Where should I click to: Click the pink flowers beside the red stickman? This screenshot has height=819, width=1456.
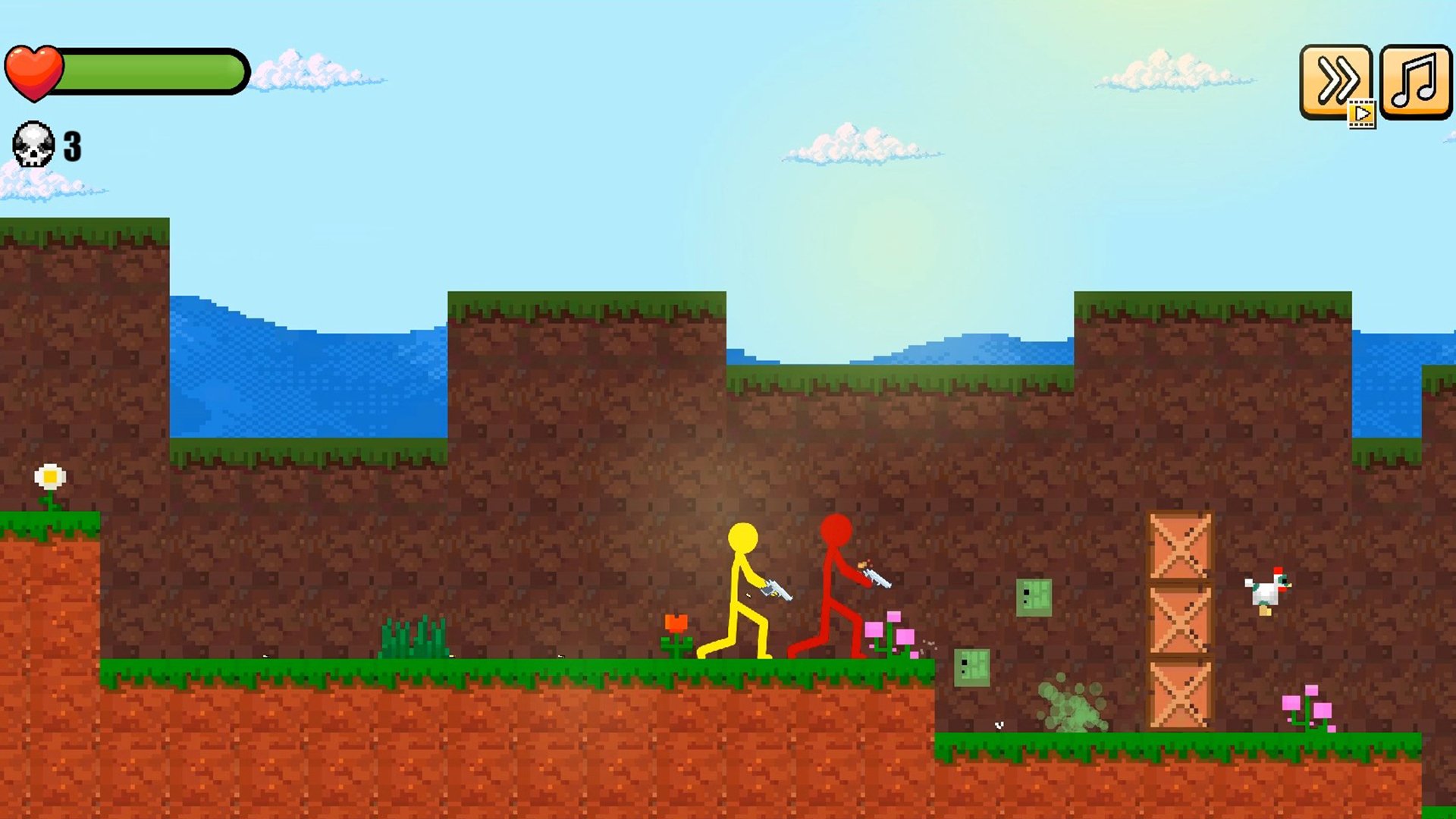890,631
